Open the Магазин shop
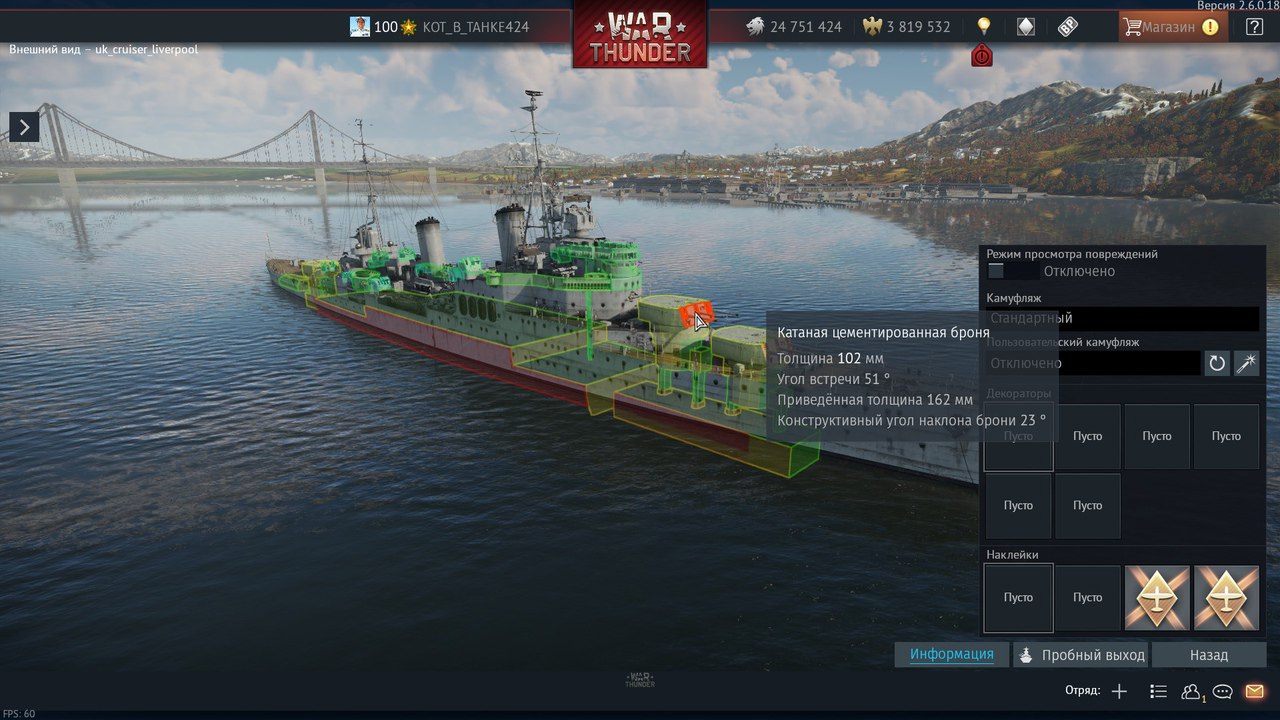Viewport: 1280px width, 720px height. [x=1168, y=27]
